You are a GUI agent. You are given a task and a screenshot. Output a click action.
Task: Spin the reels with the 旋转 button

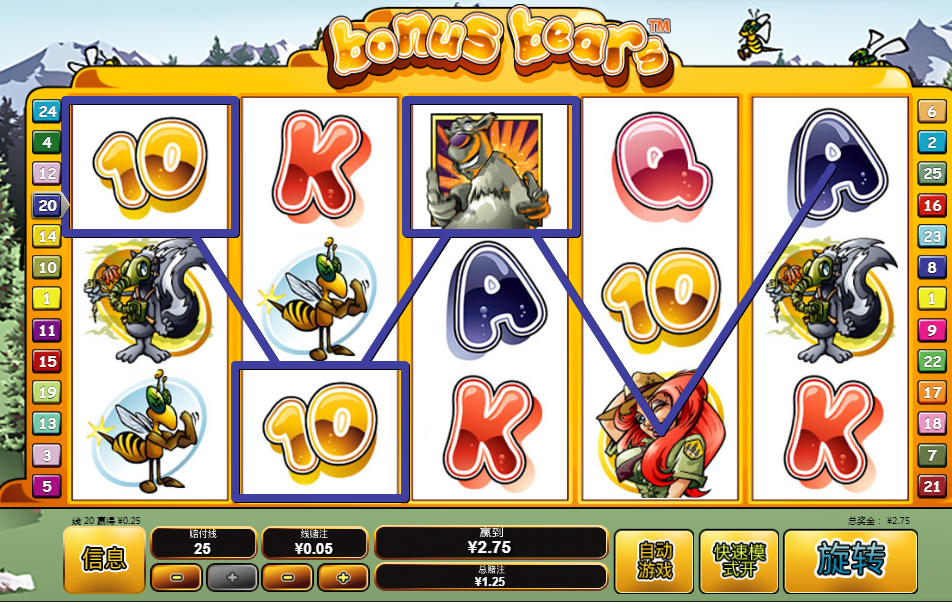click(850, 560)
